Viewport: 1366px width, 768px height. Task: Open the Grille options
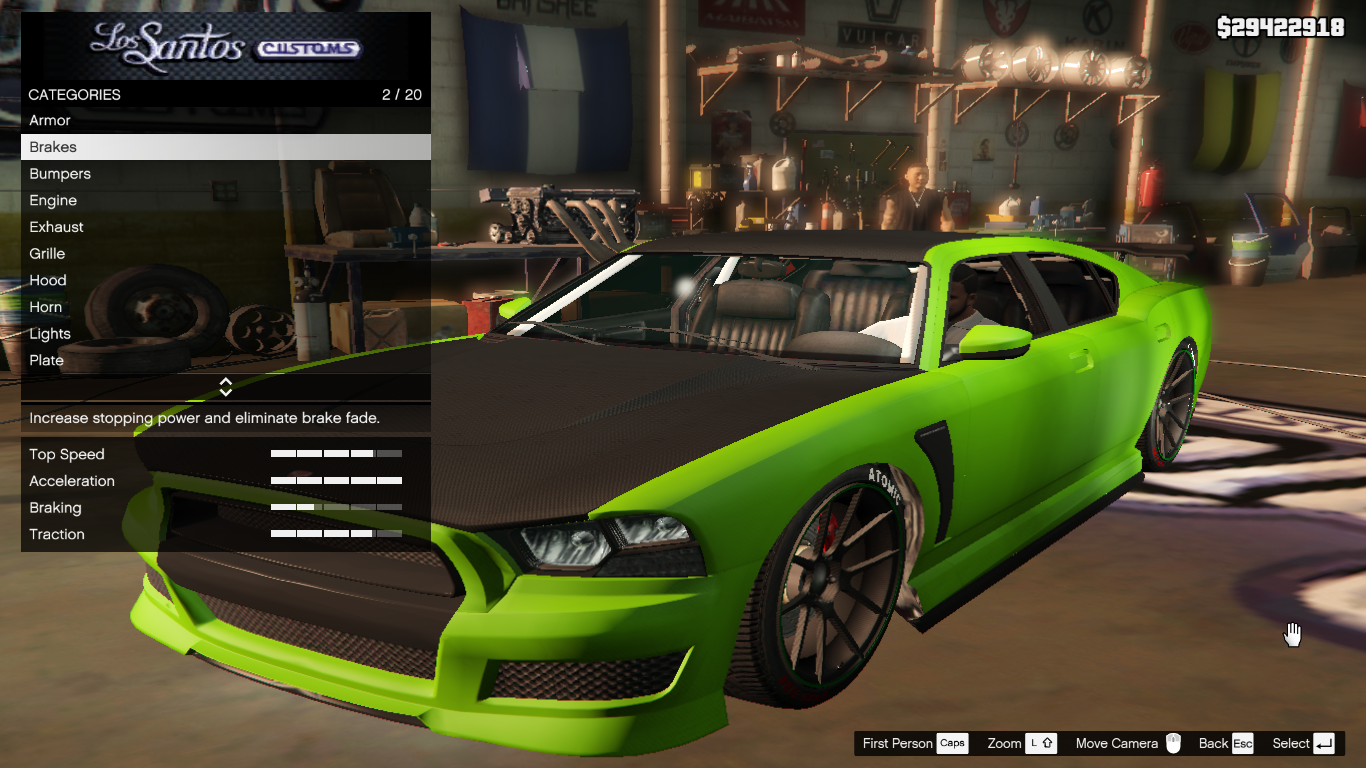[47, 254]
